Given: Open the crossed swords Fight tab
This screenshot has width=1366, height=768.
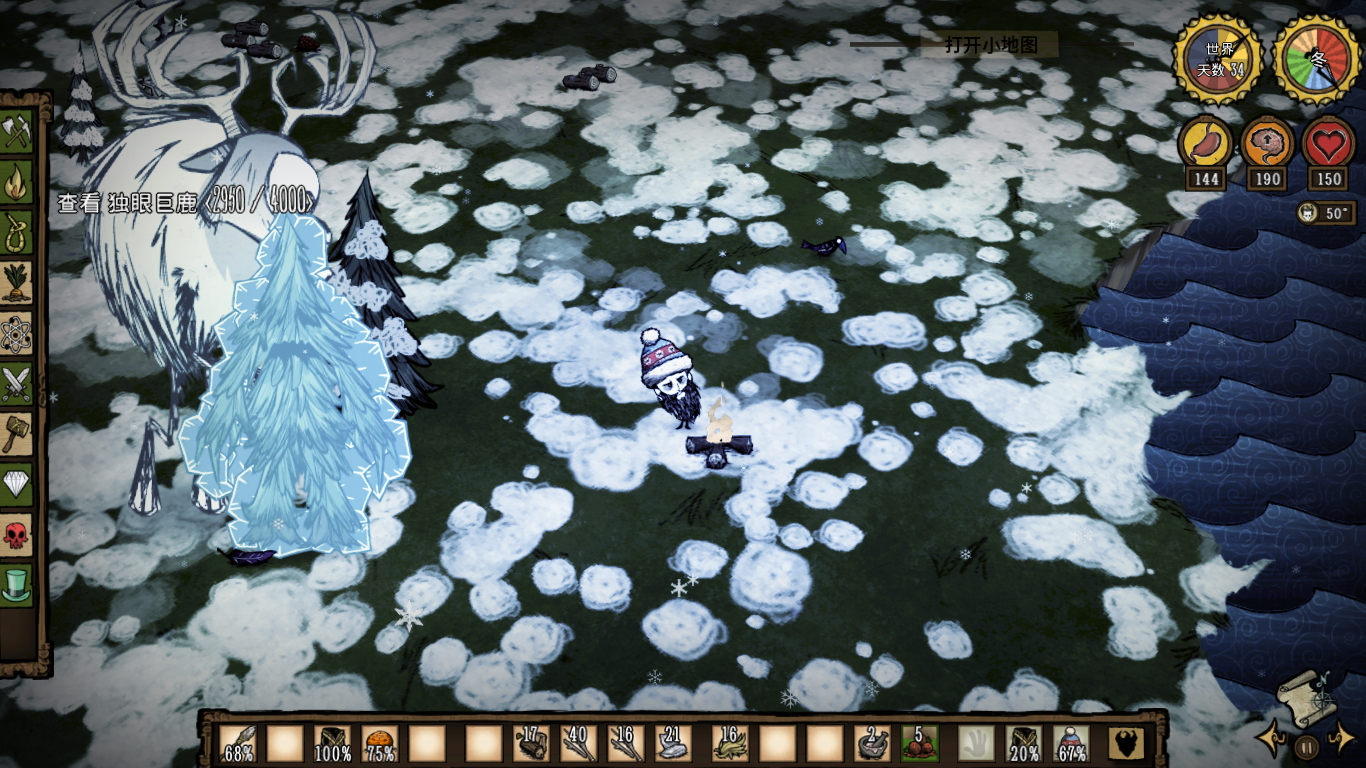Looking at the screenshot, I should pos(17,383).
